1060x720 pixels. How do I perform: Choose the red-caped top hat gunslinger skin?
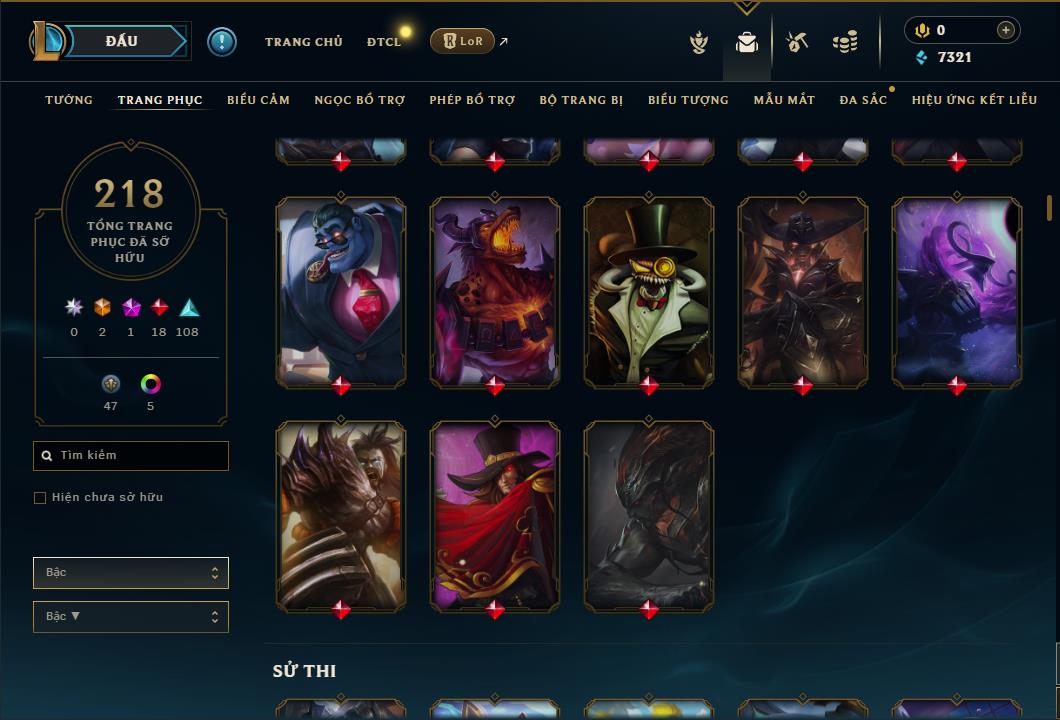click(495, 515)
